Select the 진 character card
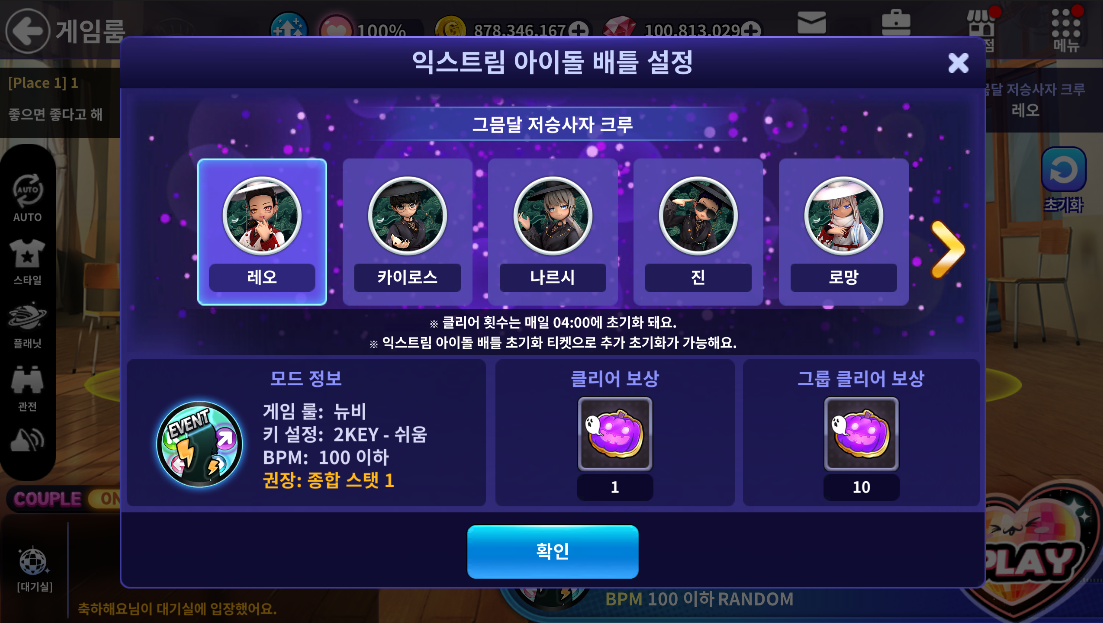Screen dimensions: 1103x623 tap(698, 231)
